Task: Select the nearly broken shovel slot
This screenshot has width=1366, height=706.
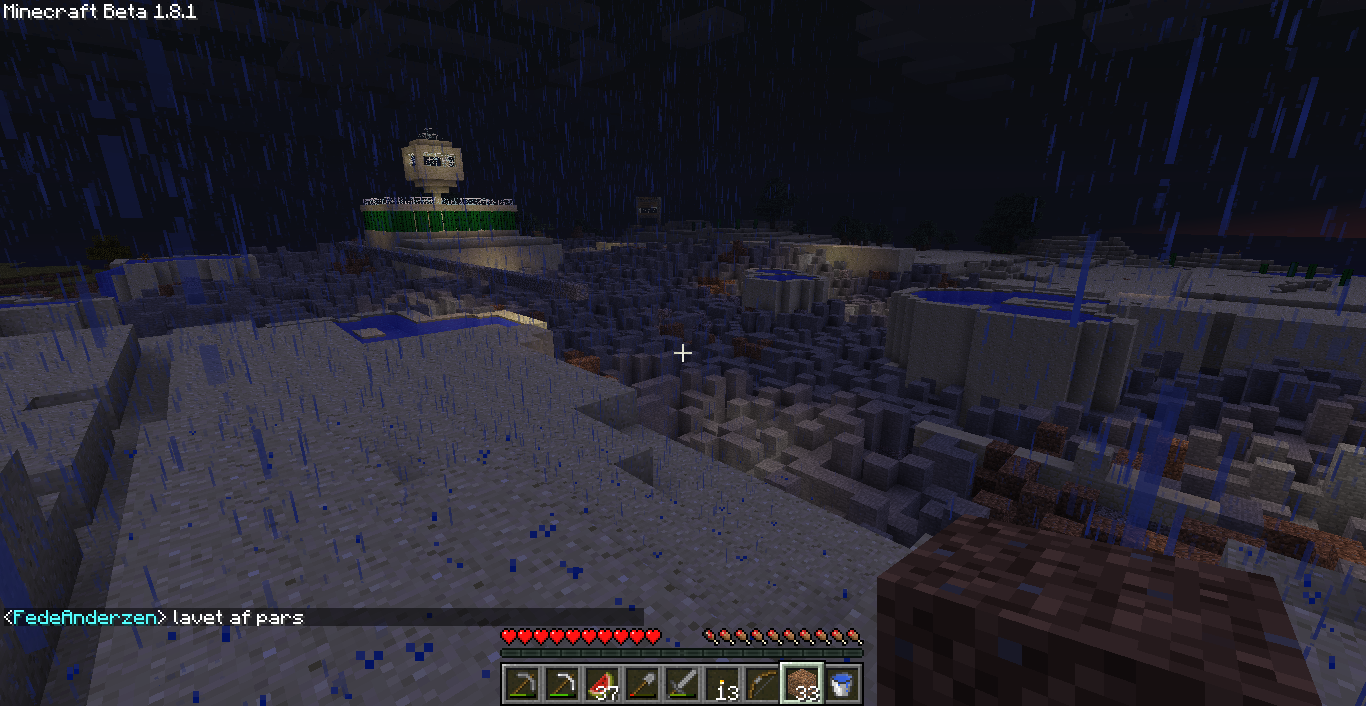Action: pyautogui.click(x=642, y=683)
